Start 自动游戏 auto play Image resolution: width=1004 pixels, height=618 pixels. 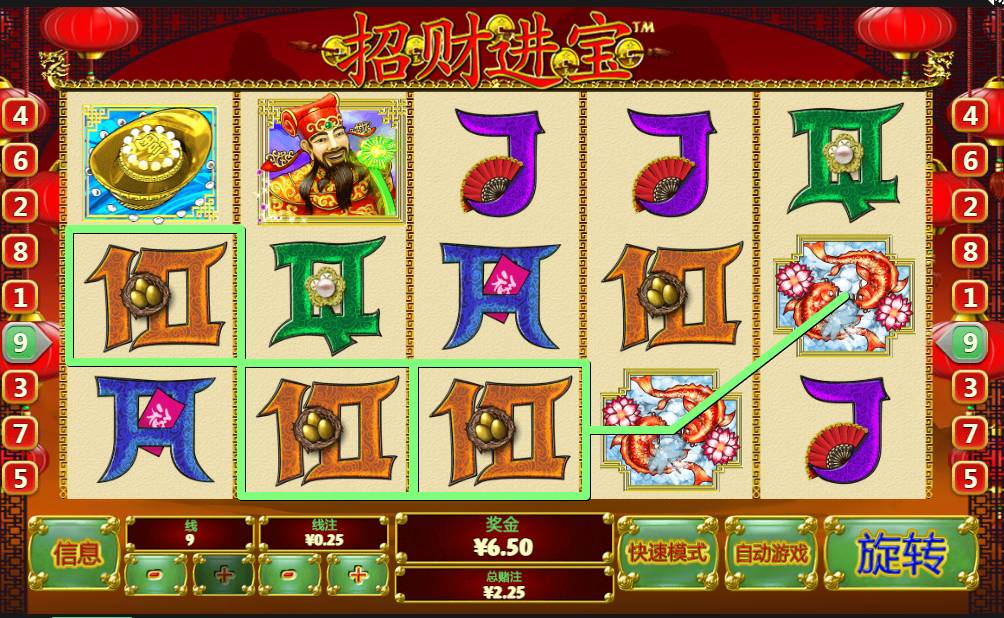coord(771,553)
